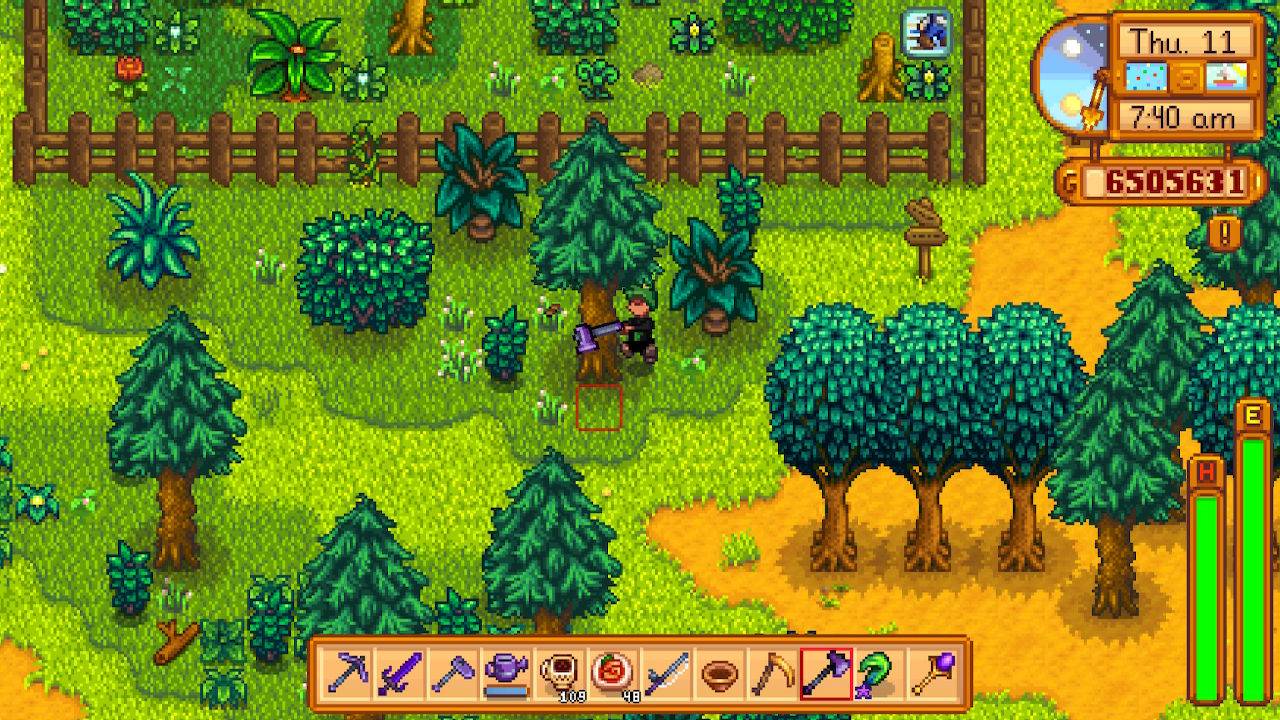Click the active buff icon
1280x720 pixels.
[927, 33]
